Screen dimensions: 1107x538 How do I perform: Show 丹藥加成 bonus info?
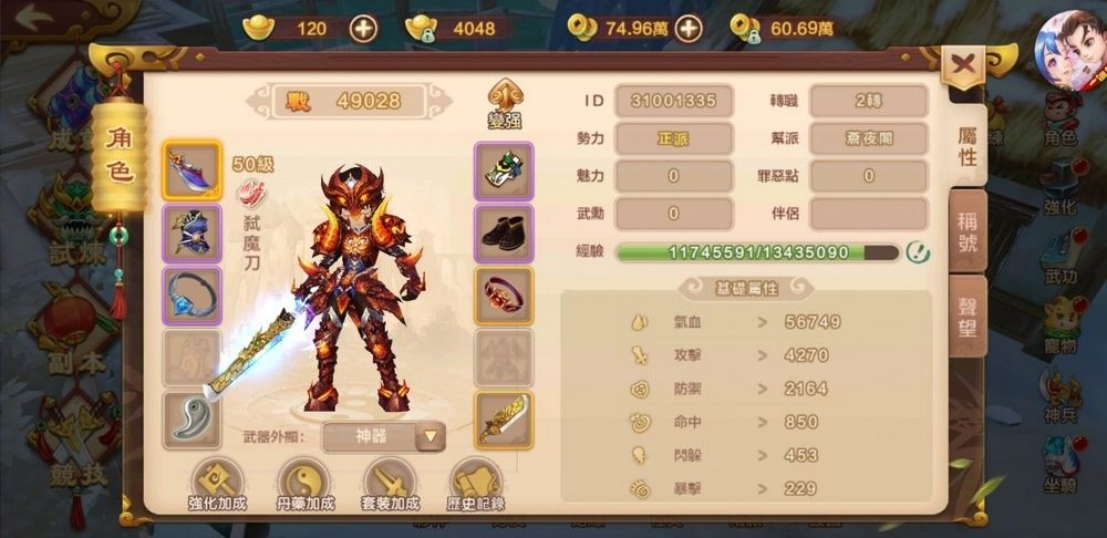point(303,485)
